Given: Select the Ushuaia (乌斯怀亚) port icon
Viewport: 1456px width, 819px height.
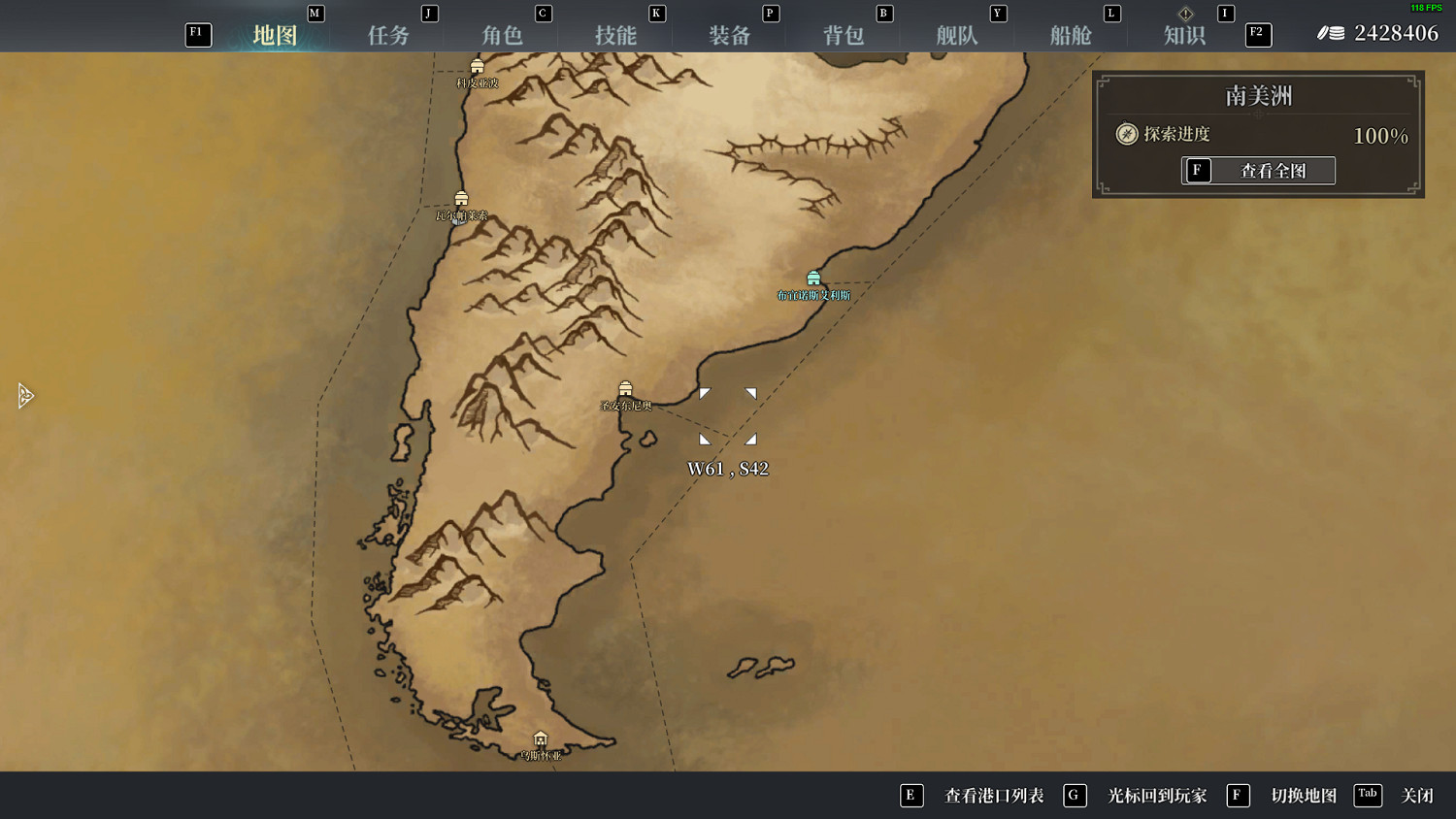Looking at the screenshot, I should tap(541, 739).
